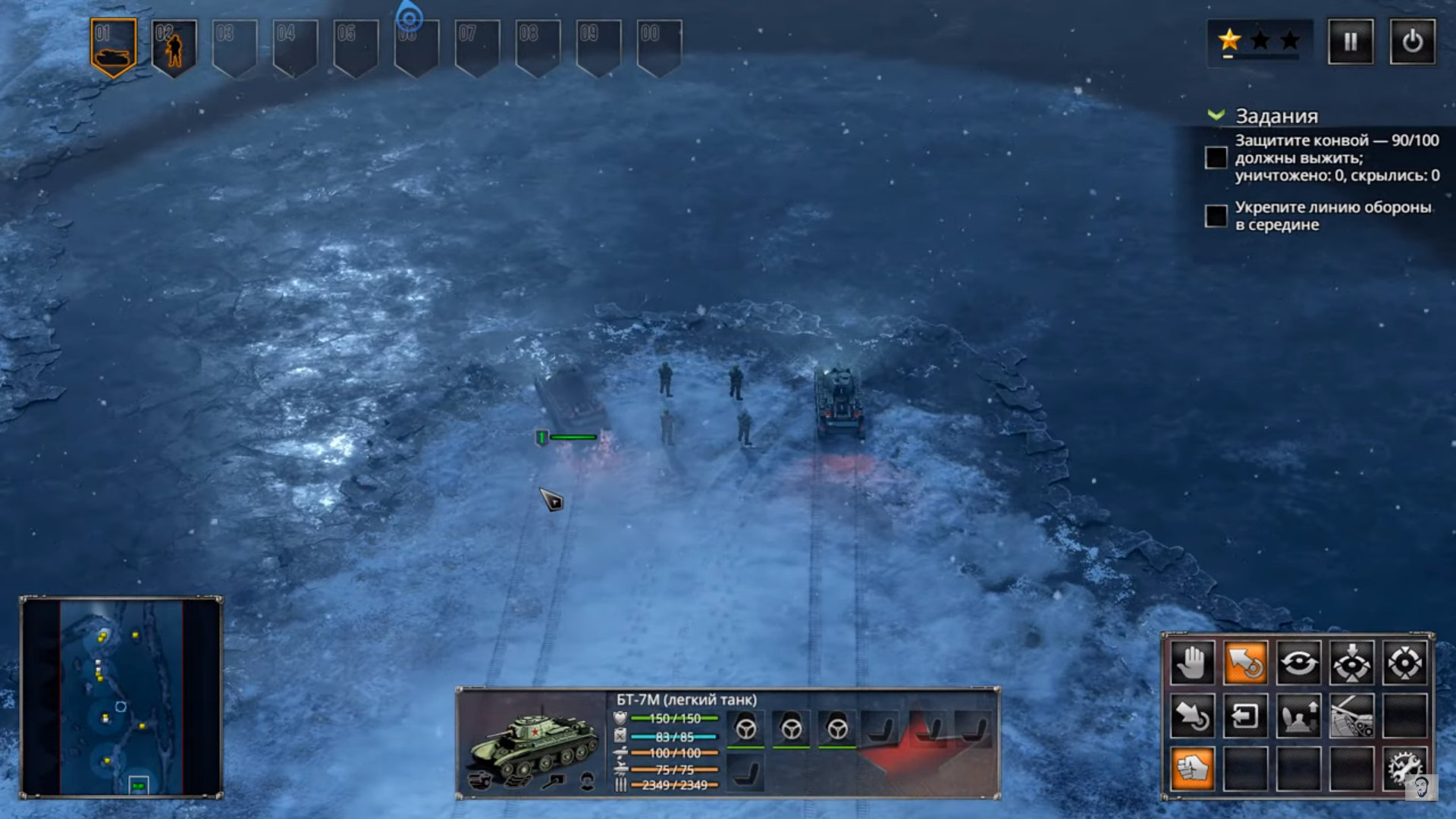Activate the downward arrow with circle command
This screenshot has width=1456, height=819.
pyautogui.click(x=1192, y=716)
